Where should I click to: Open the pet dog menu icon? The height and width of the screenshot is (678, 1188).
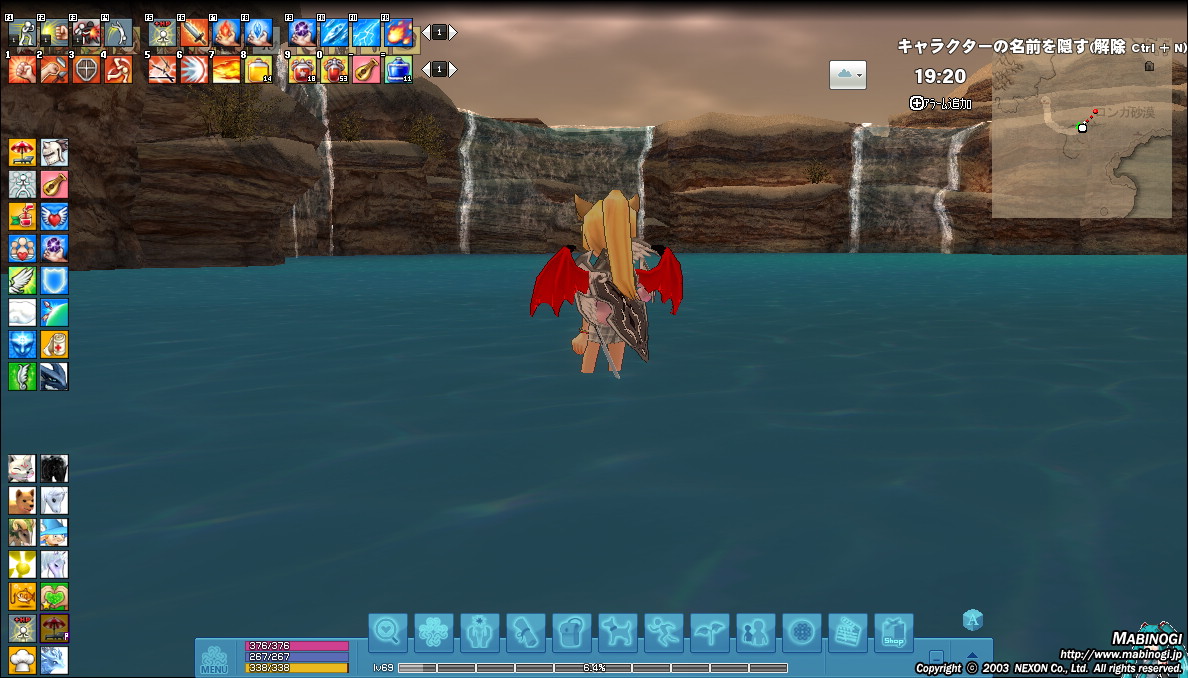617,632
